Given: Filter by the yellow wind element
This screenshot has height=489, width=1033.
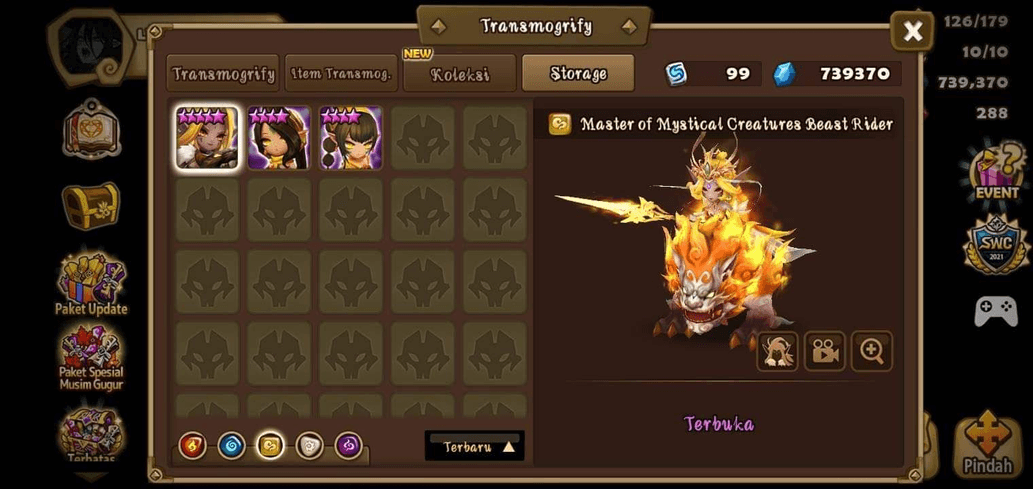Looking at the screenshot, I should coord(270,446).
